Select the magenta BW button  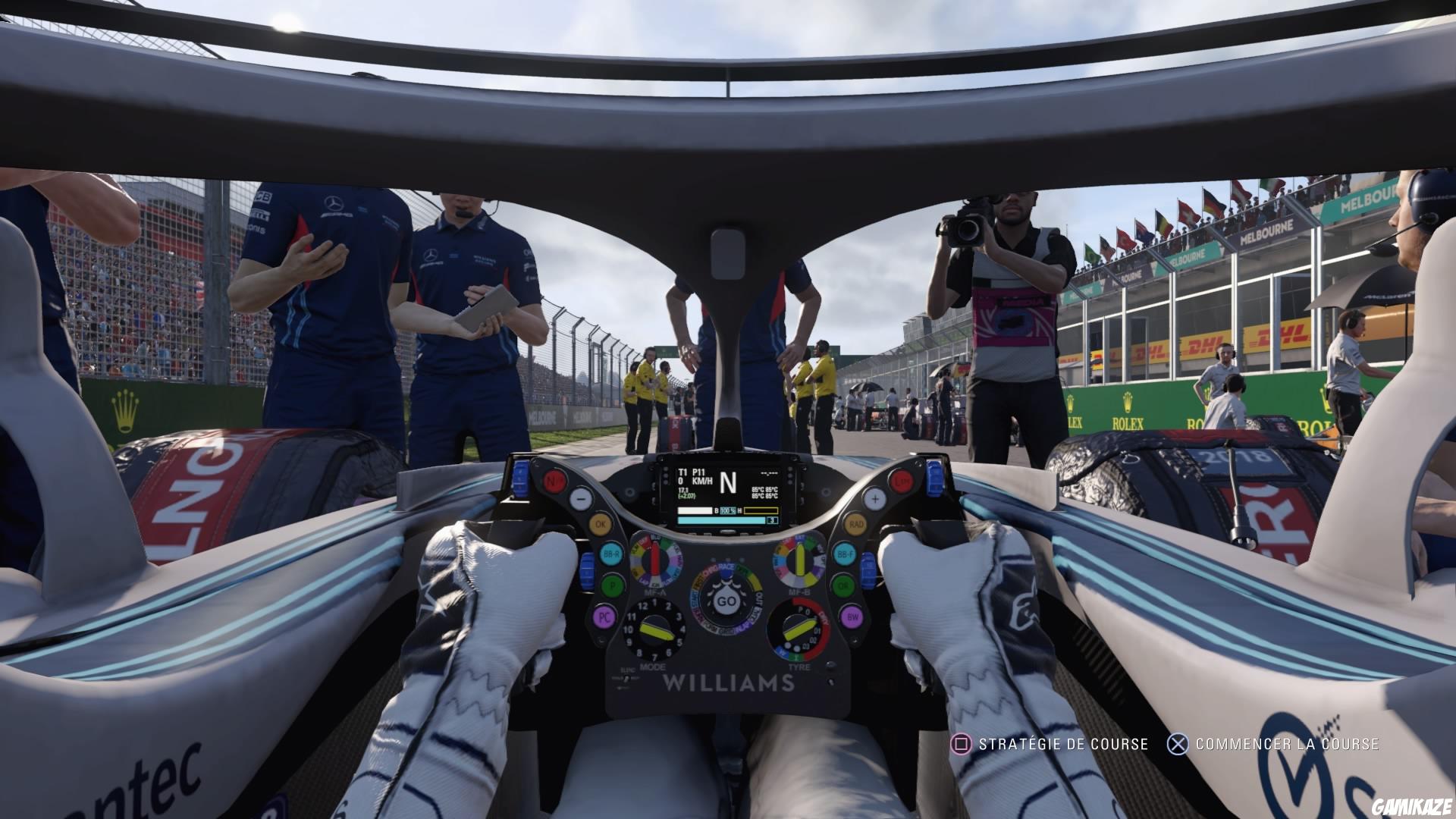coord(854,617)
